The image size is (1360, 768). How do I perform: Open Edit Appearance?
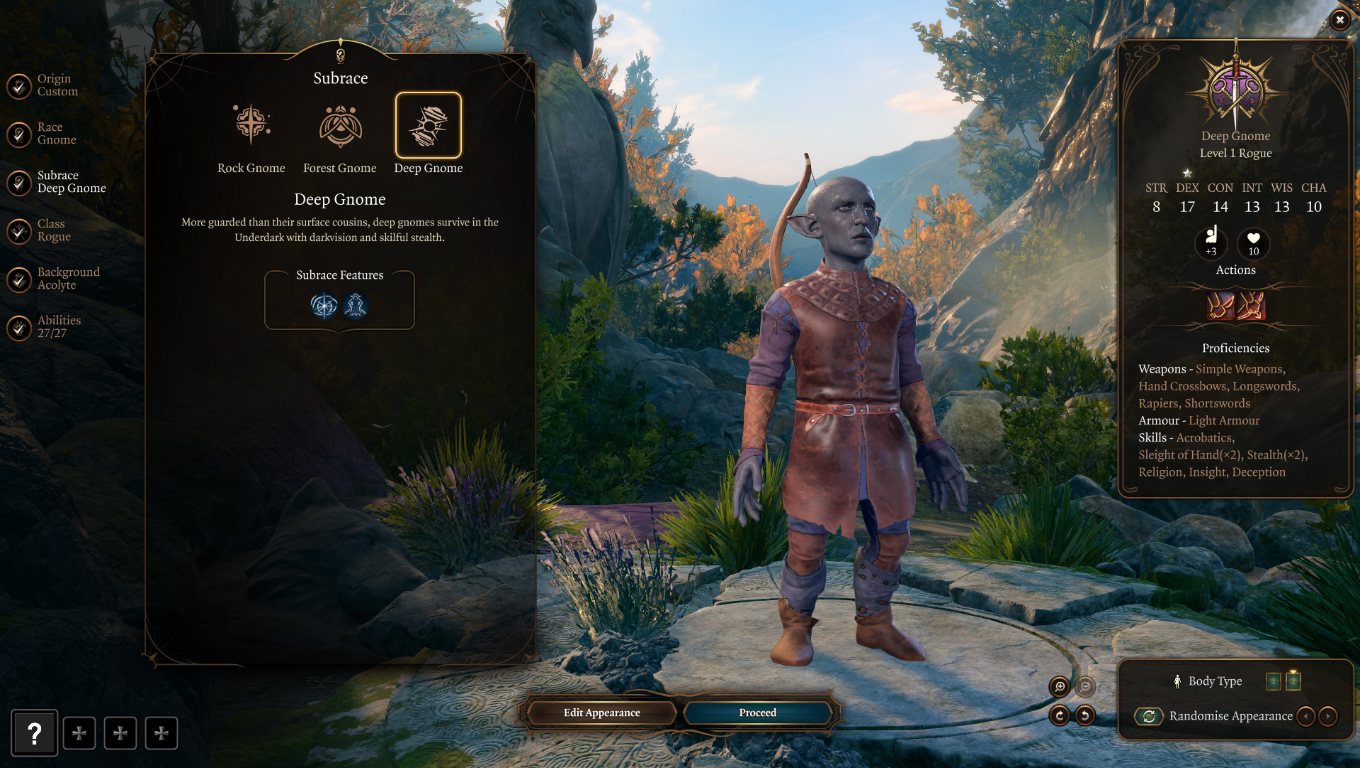click(600, 713)
